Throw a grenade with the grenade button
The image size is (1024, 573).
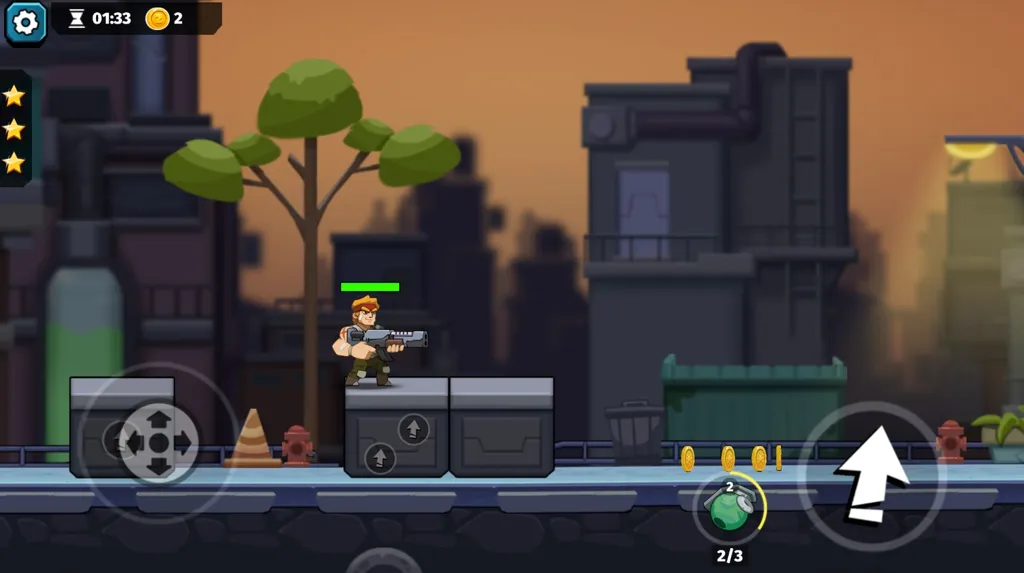[x=730, y=507]
